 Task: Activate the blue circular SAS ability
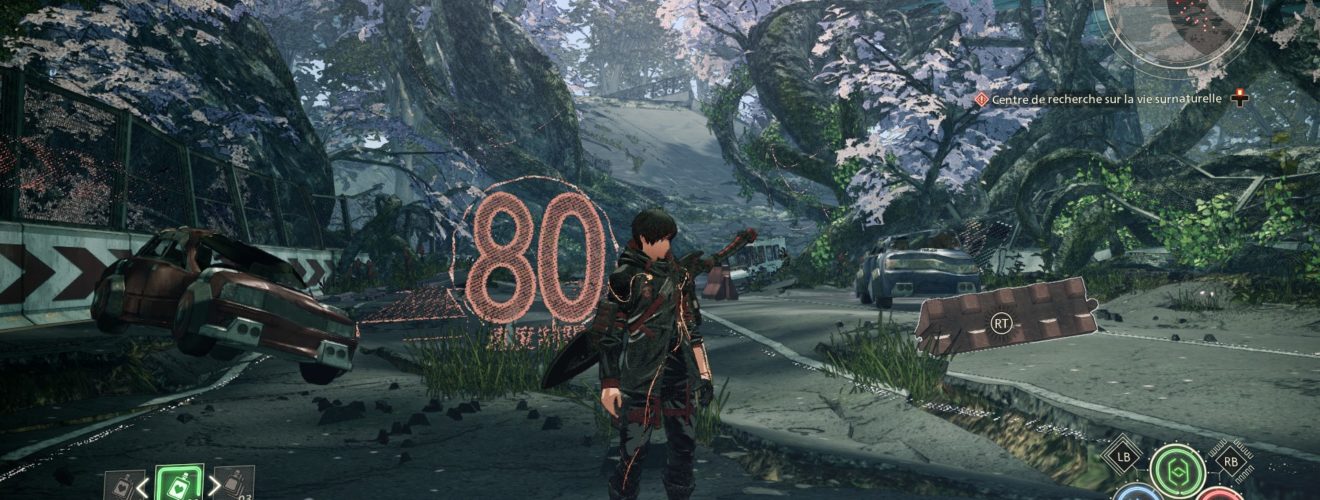click(1137, 494)
